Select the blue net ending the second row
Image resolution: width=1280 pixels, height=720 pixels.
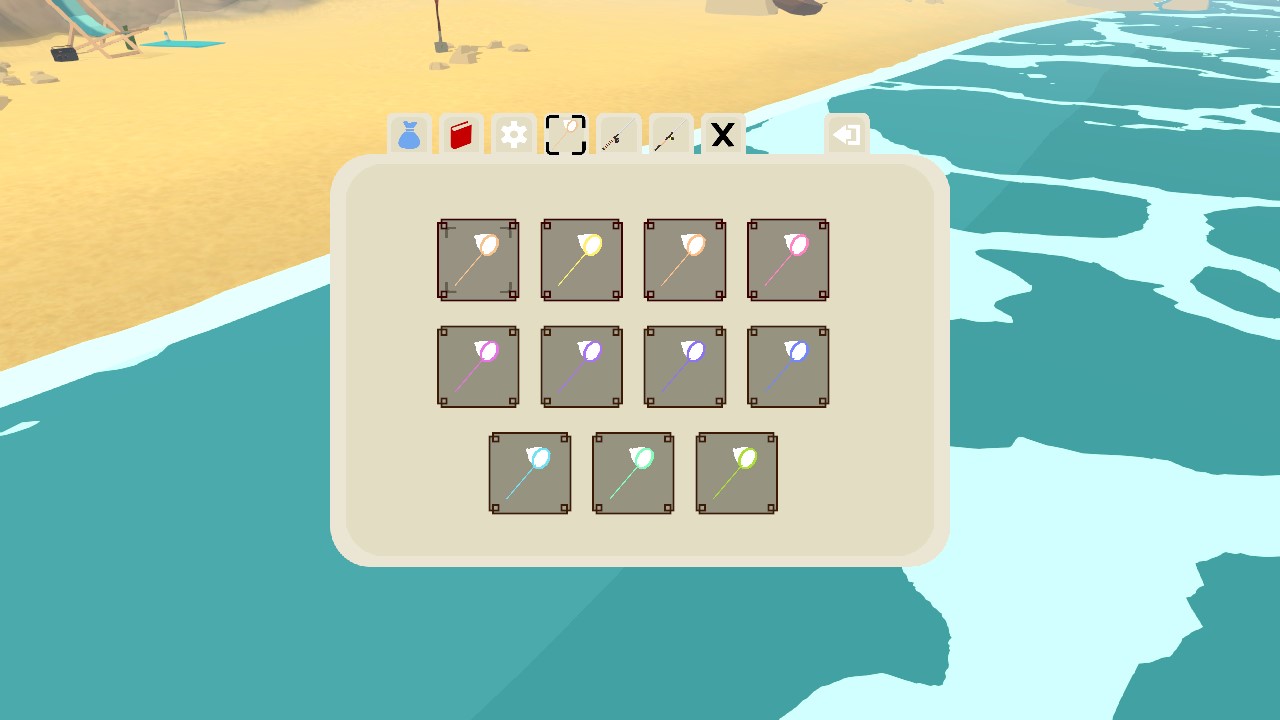[x=787, y=366]
